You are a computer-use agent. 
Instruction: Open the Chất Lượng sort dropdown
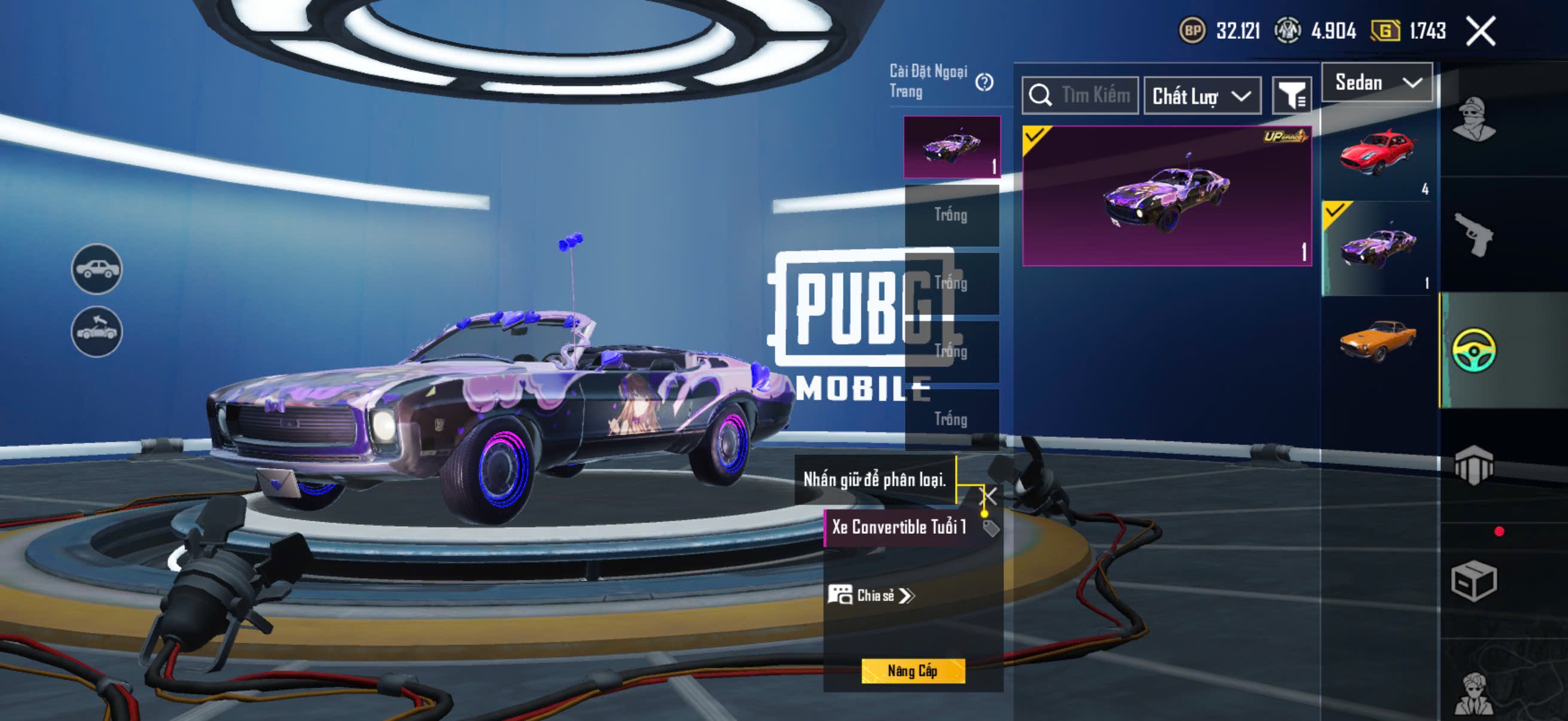point(1201,96)
